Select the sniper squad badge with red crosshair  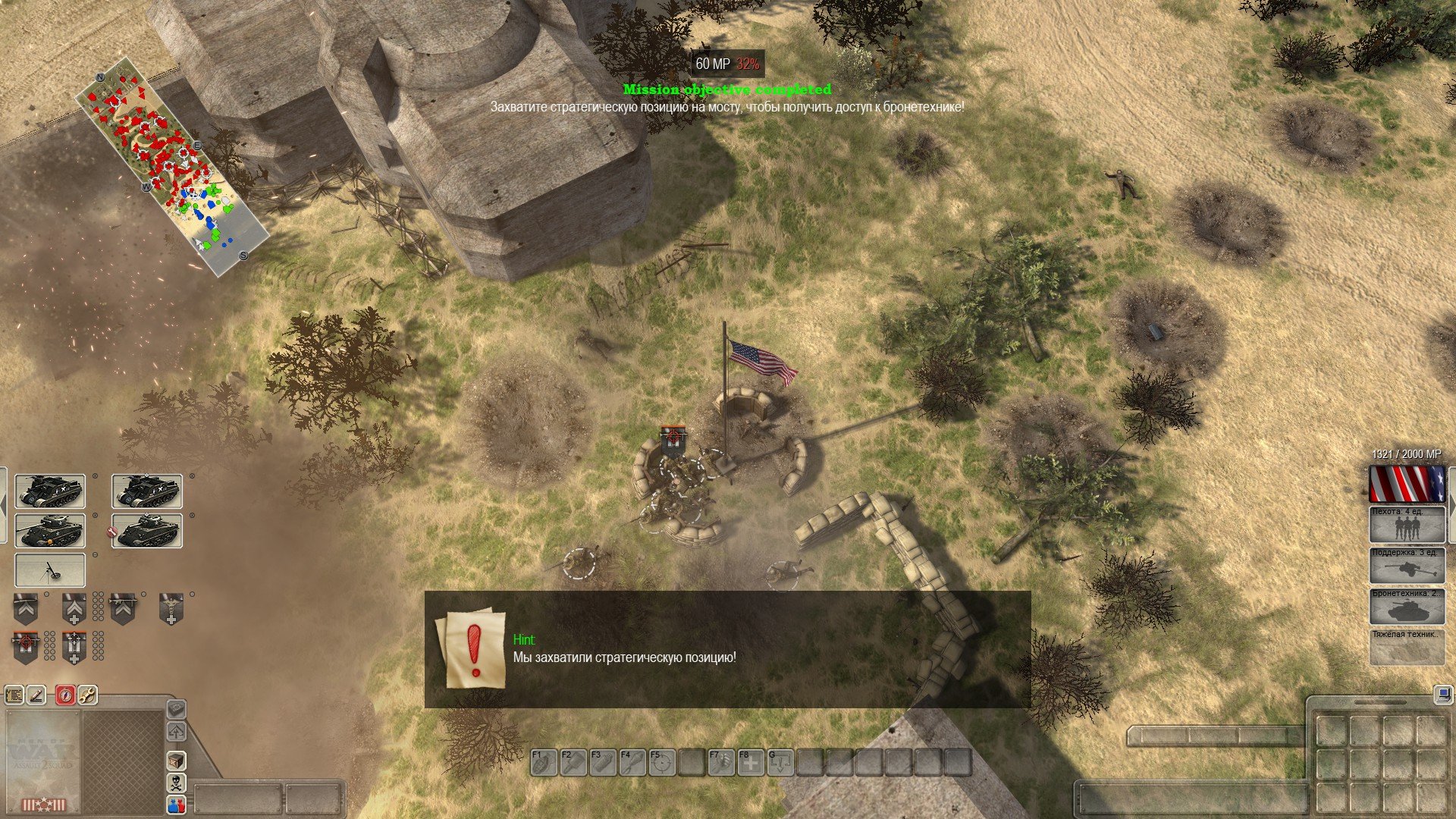coord(26,647)
